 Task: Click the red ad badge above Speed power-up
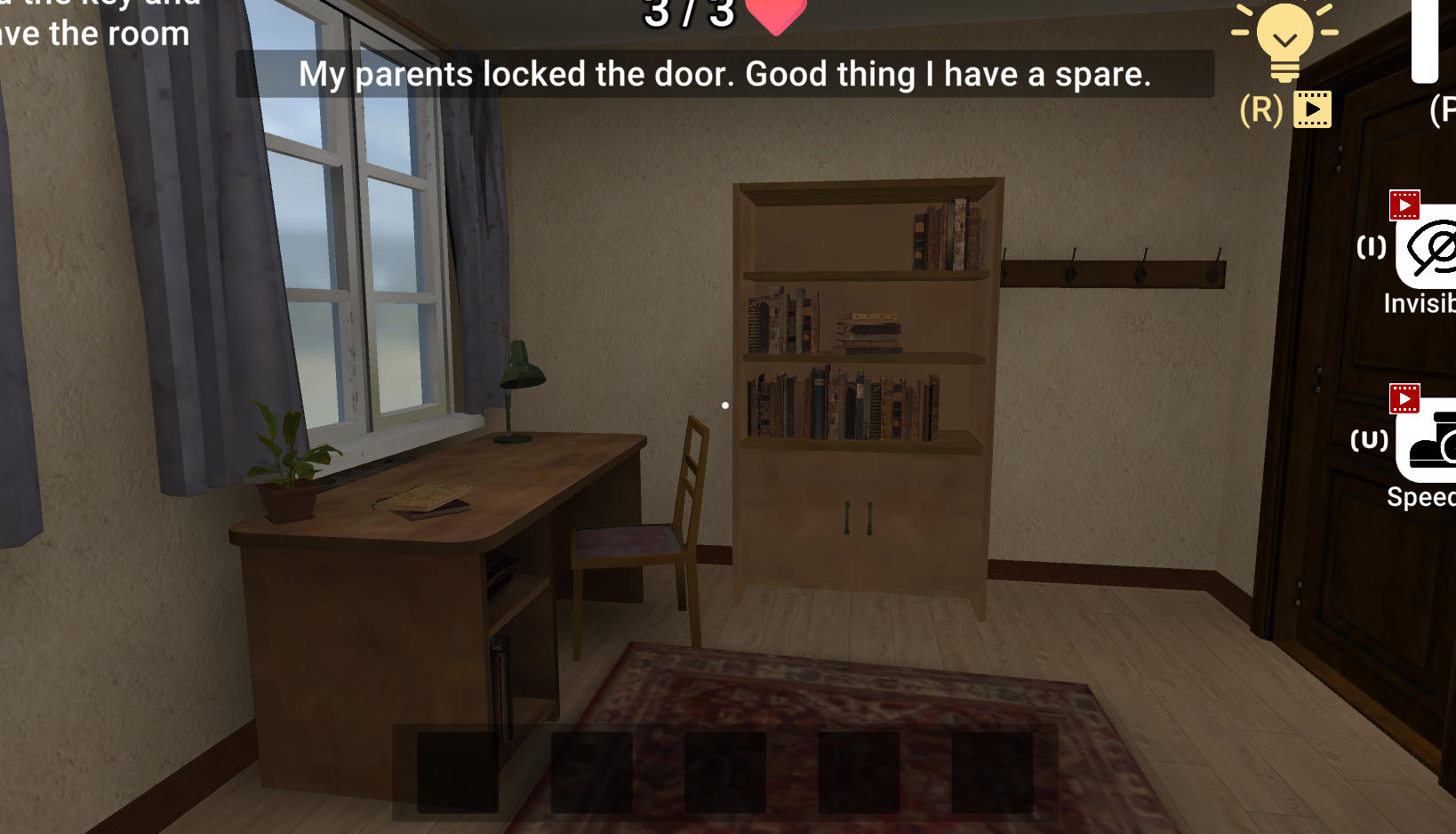pyautogui.click(x=1403, y=400)
